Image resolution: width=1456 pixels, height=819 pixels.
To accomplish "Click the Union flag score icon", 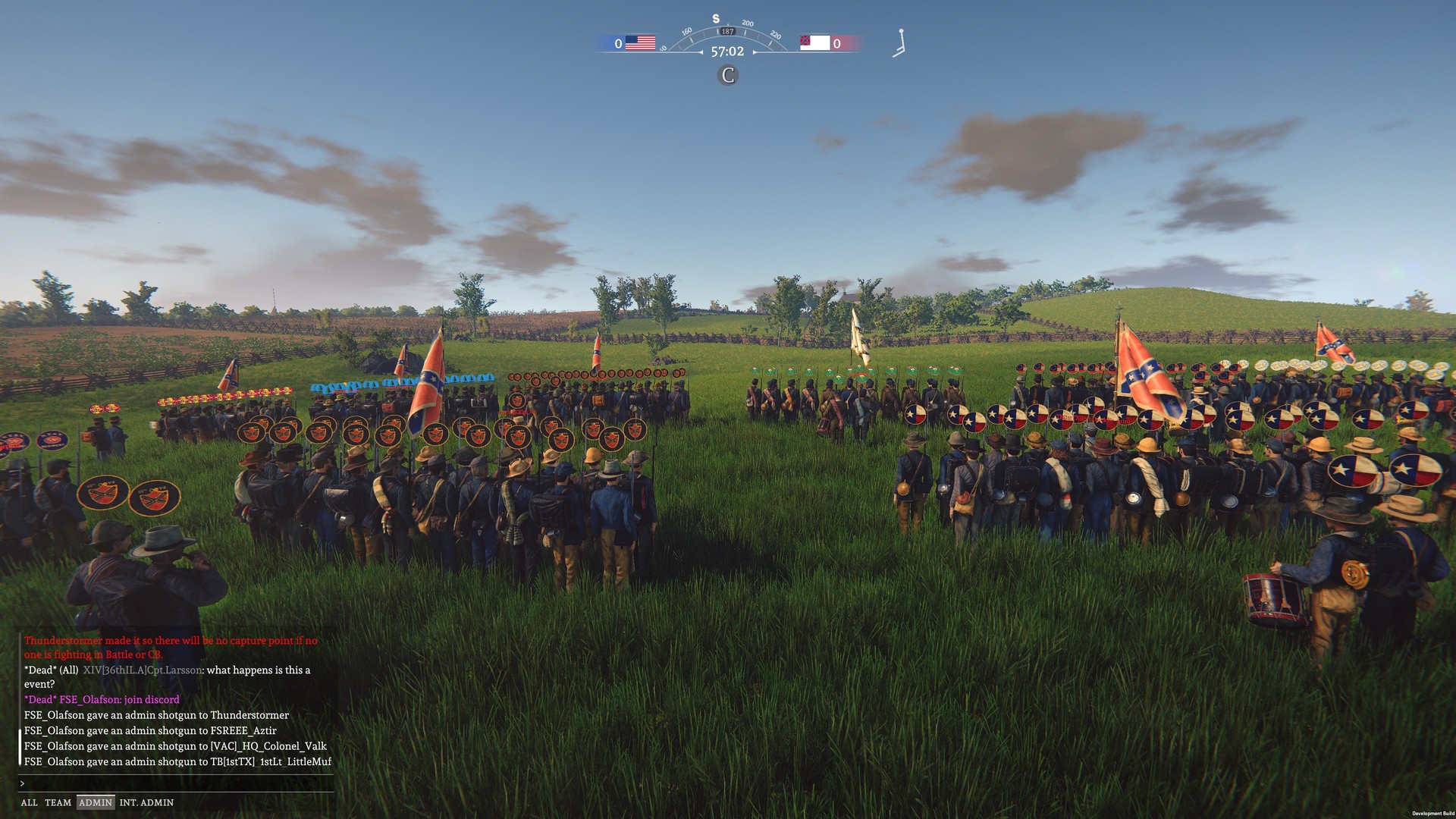I will click(642, 42).
